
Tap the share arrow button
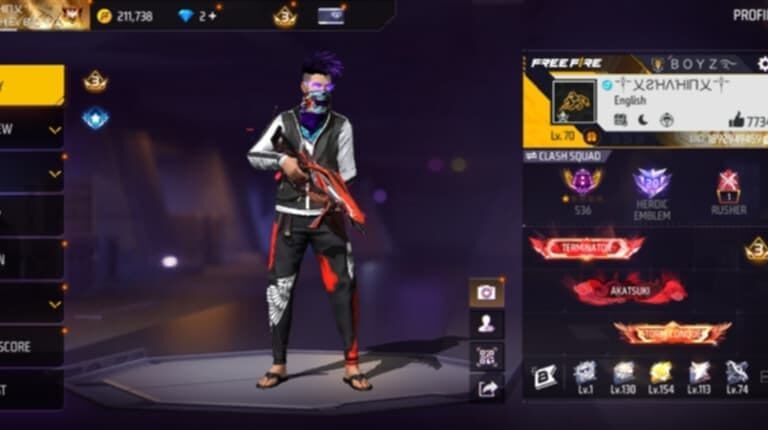[x=487, y=389]
